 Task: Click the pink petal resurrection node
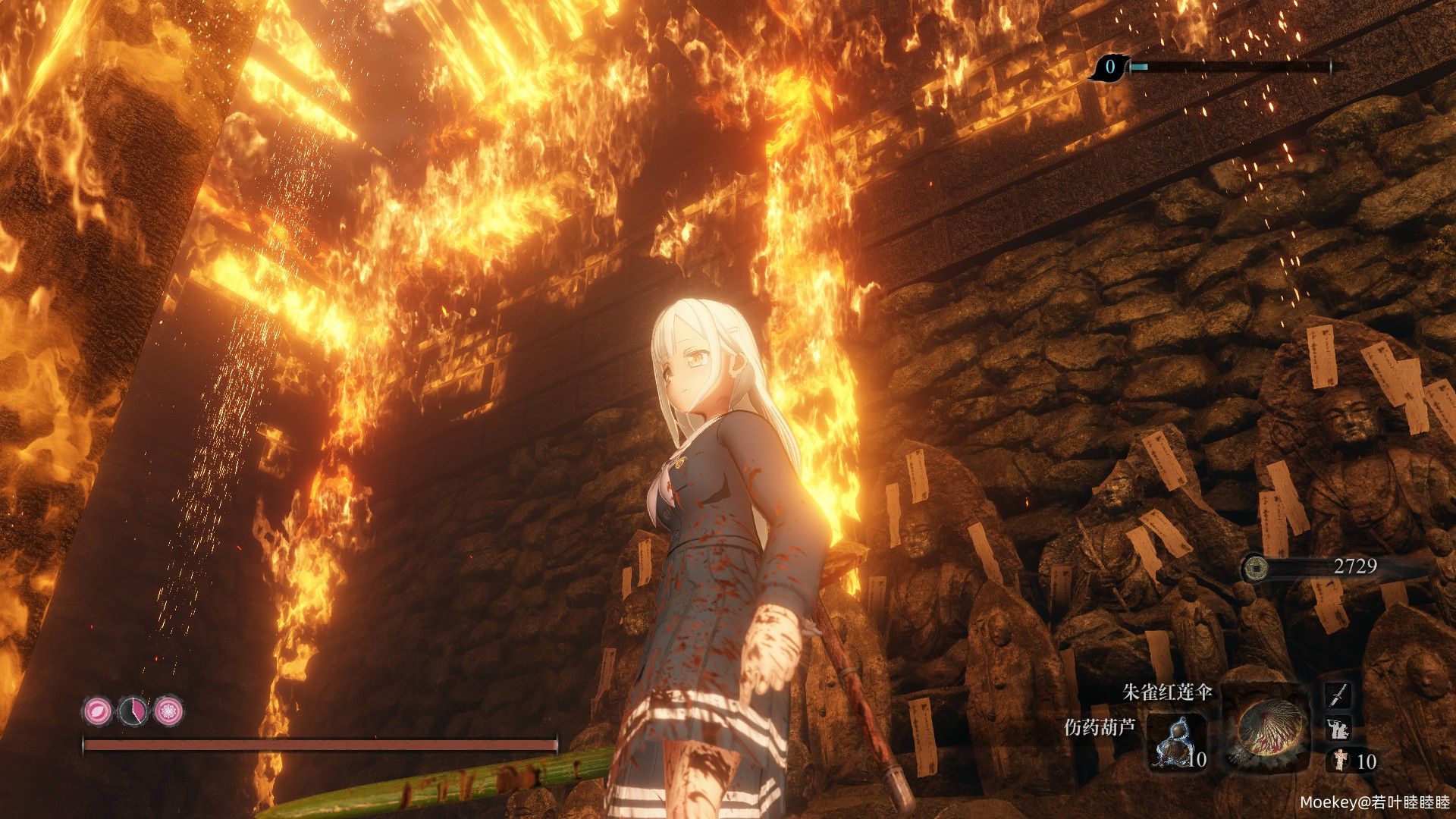tap(96, 711)
